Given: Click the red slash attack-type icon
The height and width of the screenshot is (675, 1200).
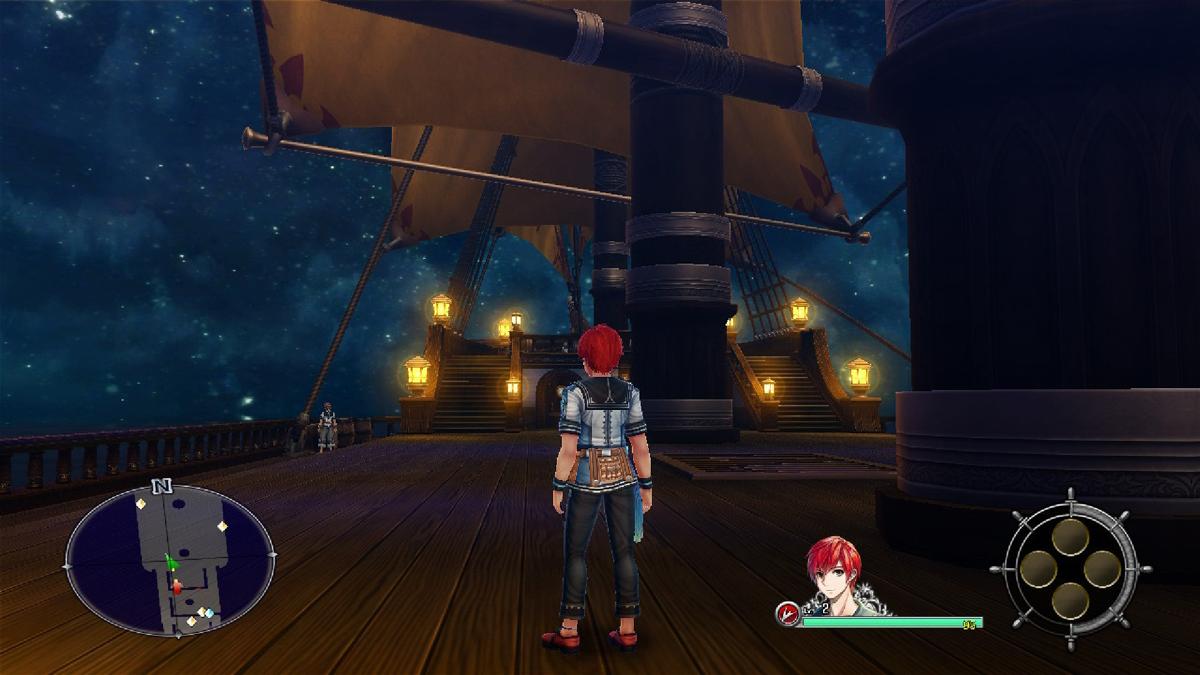Looking at the screenshot, I should [788, 614].
